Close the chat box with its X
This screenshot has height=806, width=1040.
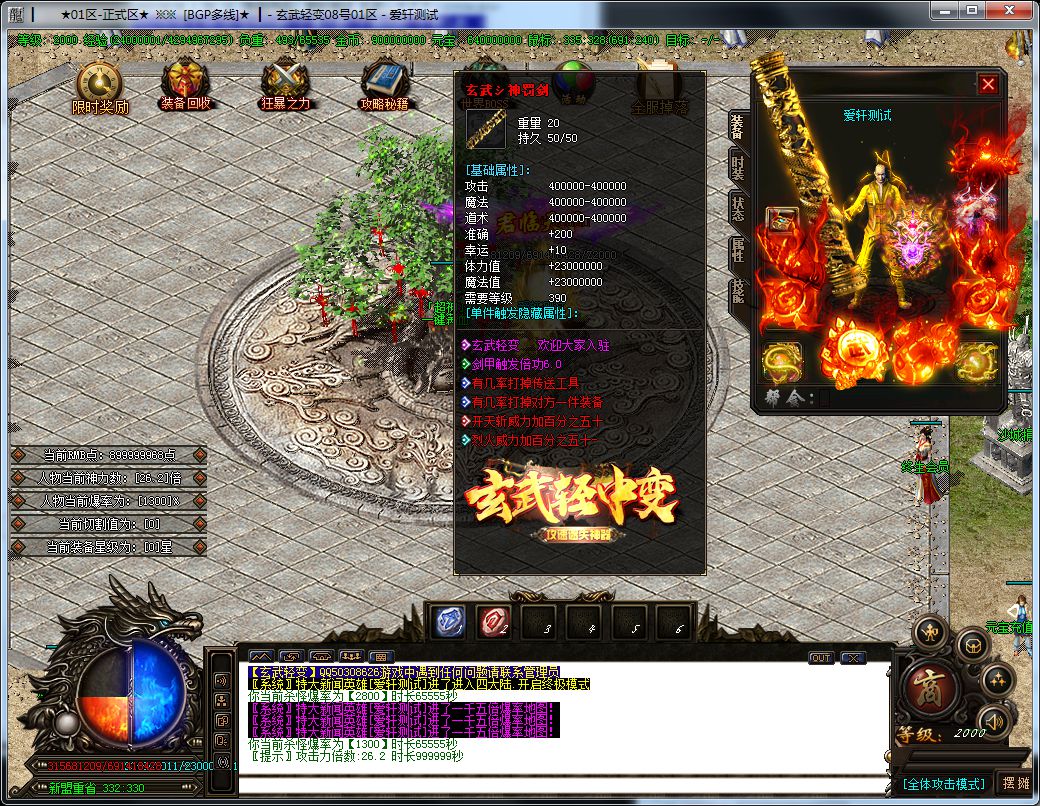click(x=852, y=658)
